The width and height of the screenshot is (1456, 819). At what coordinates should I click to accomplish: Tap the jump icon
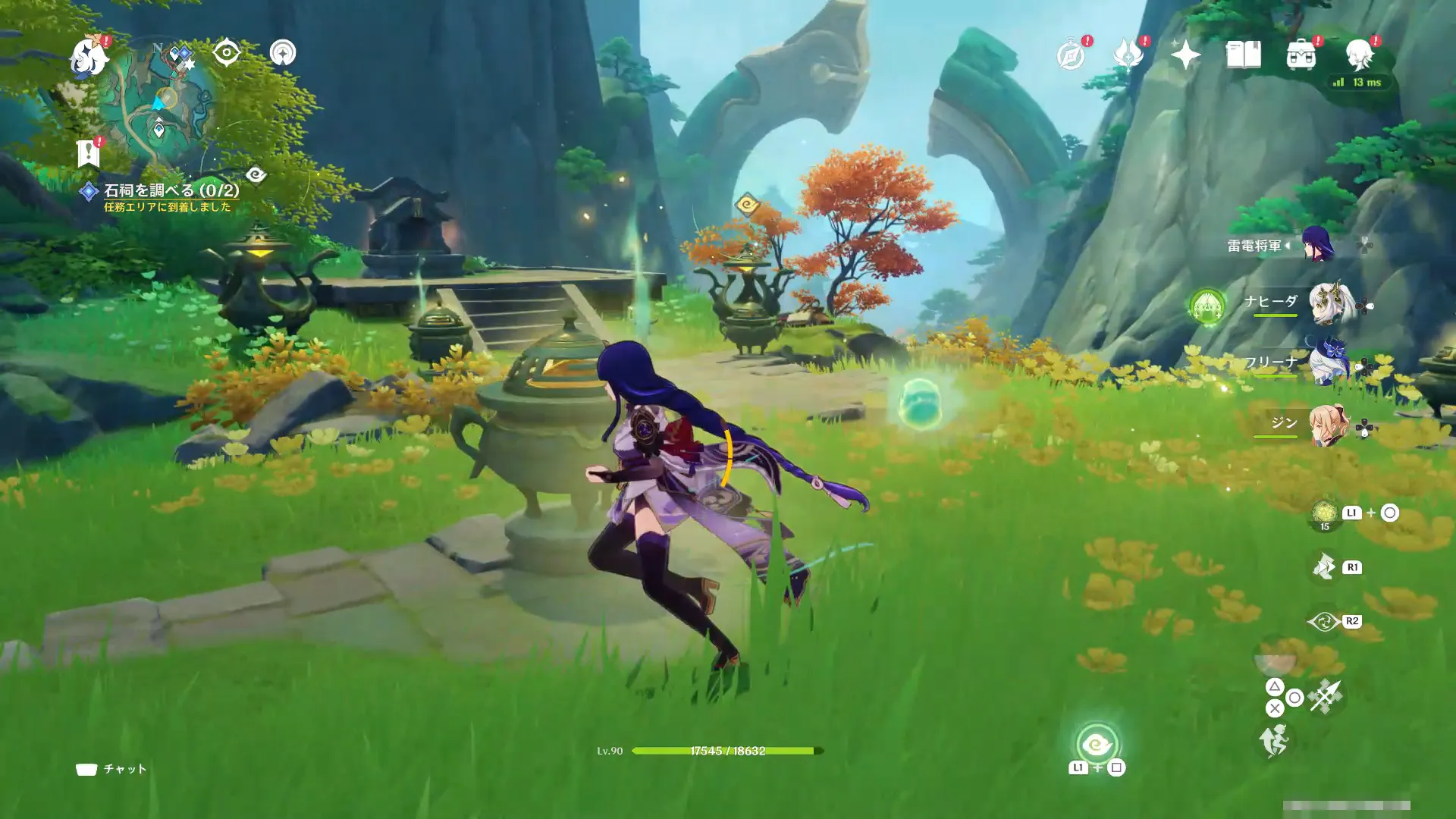(1274, 740)
